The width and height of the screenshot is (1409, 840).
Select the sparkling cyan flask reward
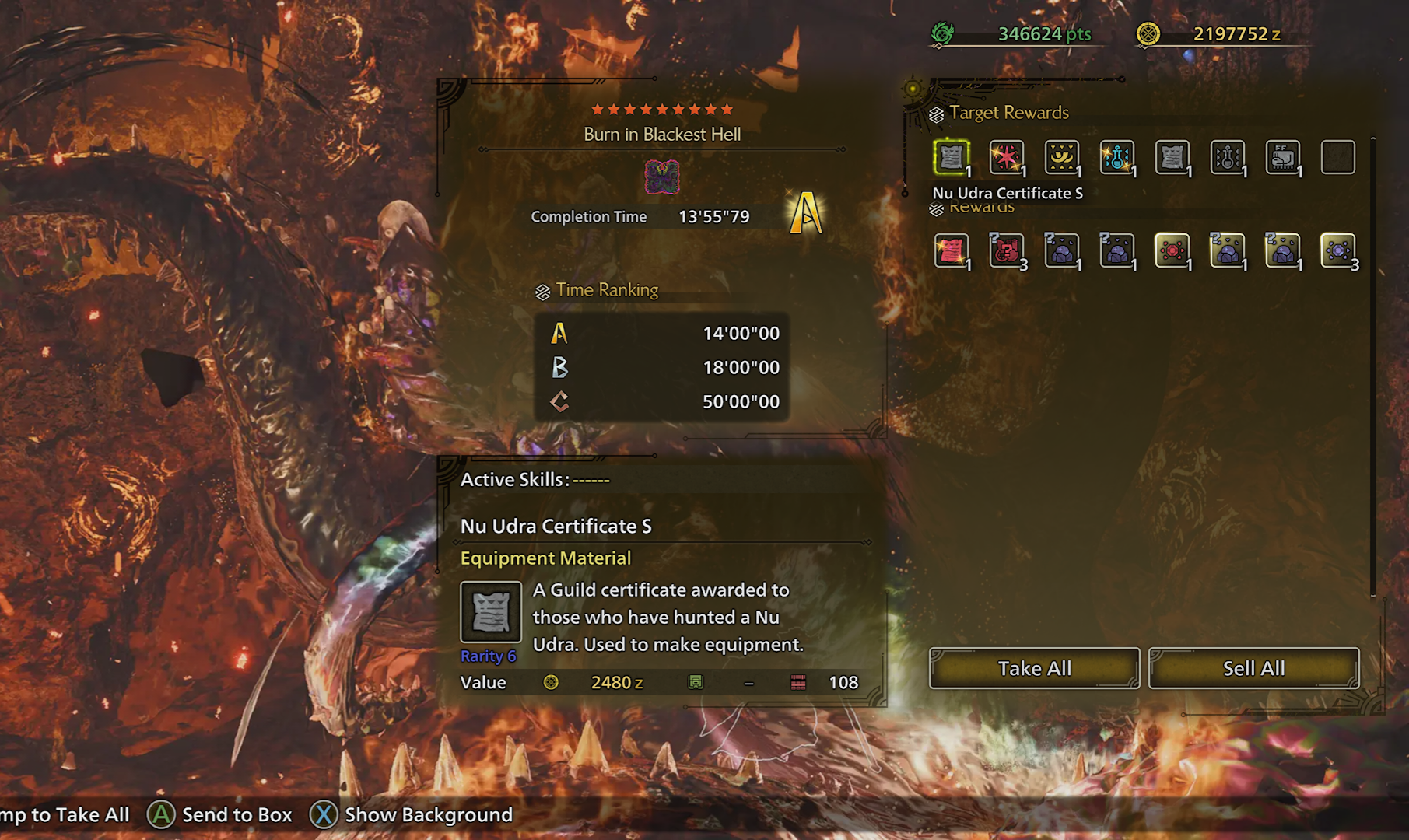1116,158
